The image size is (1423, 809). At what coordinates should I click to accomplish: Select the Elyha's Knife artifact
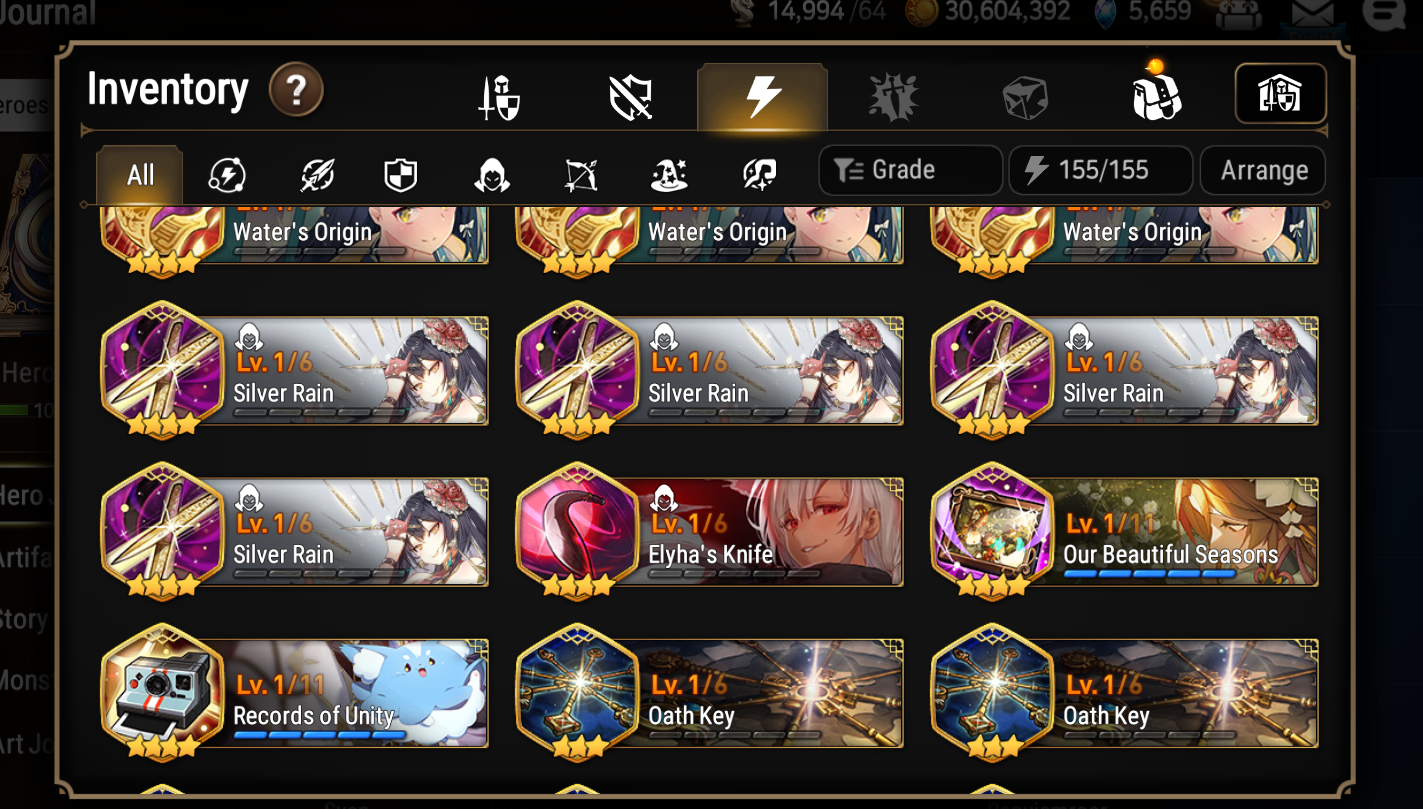709,530
